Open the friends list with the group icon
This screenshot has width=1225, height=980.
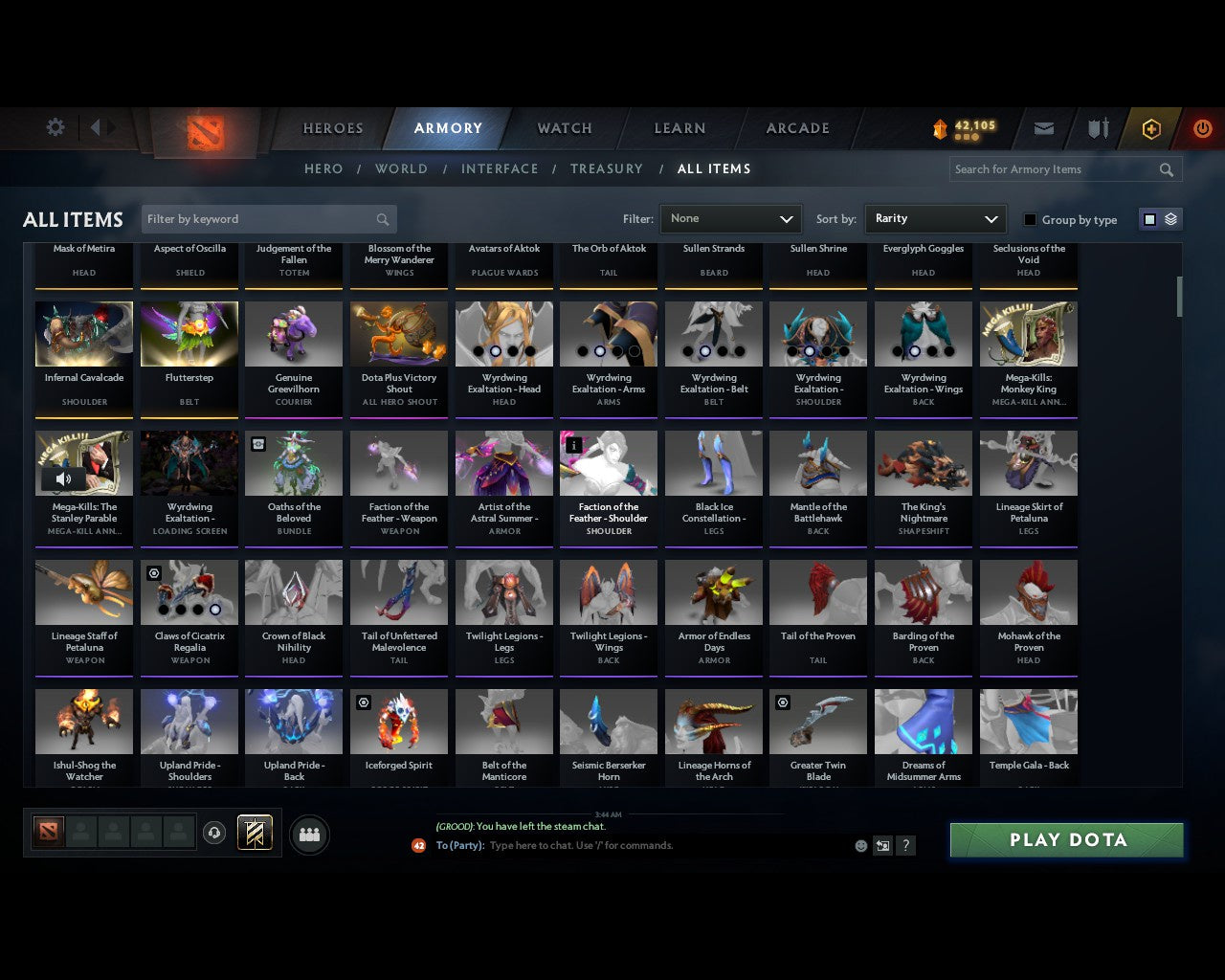pyautogui.click(x=309, y=835)
